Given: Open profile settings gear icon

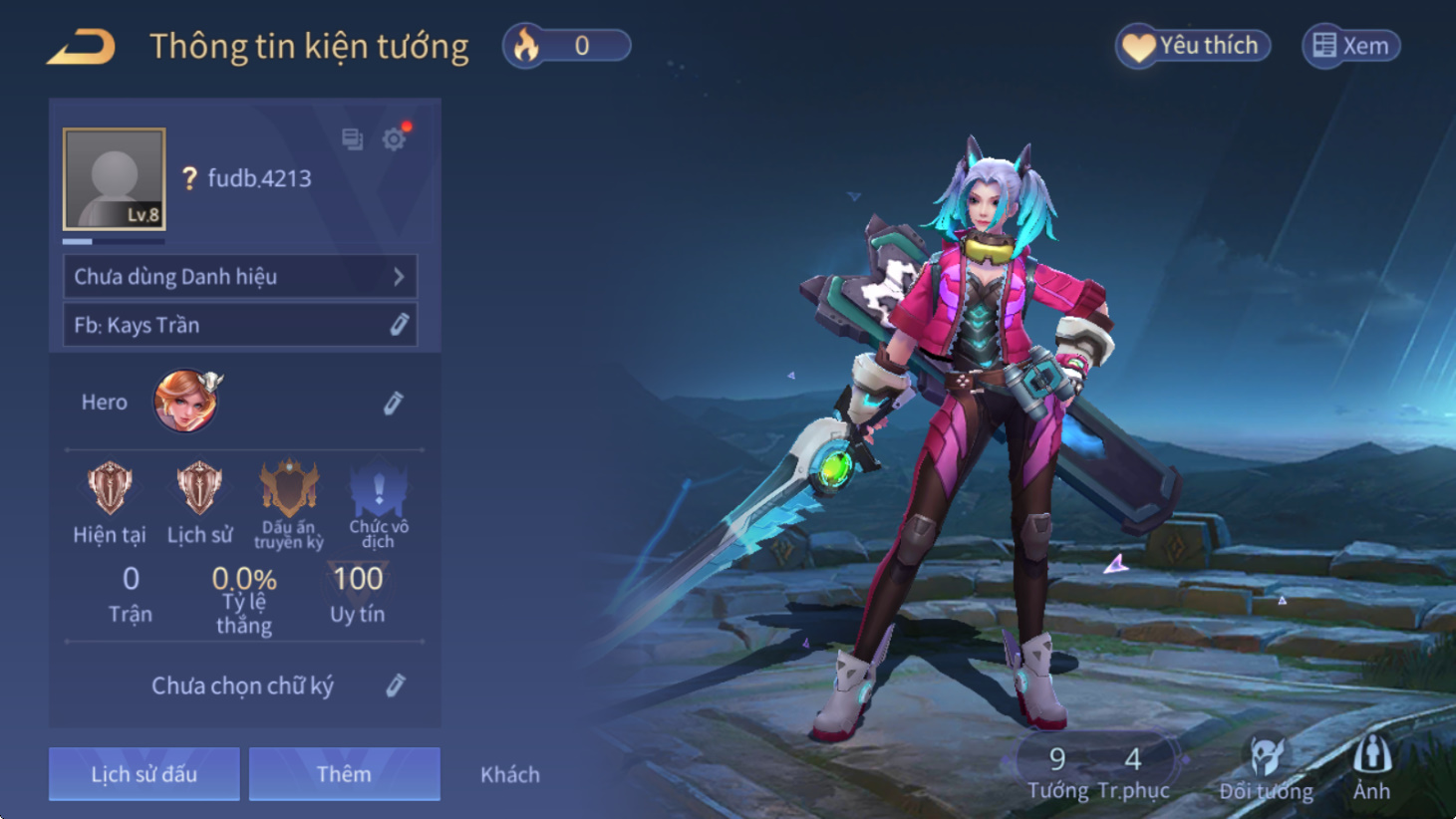Looking at the screenshot, I should click(x=395, y=138).
